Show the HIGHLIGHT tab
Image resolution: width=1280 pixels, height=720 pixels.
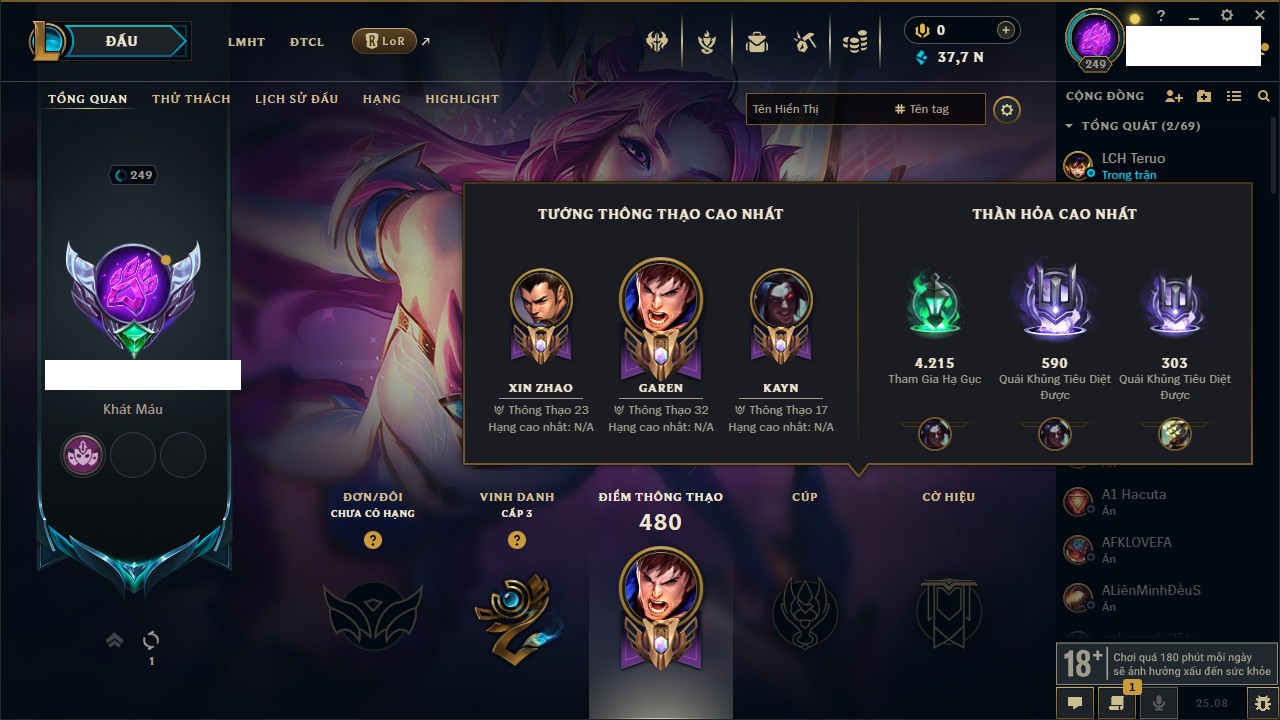[x=462, y=99]
